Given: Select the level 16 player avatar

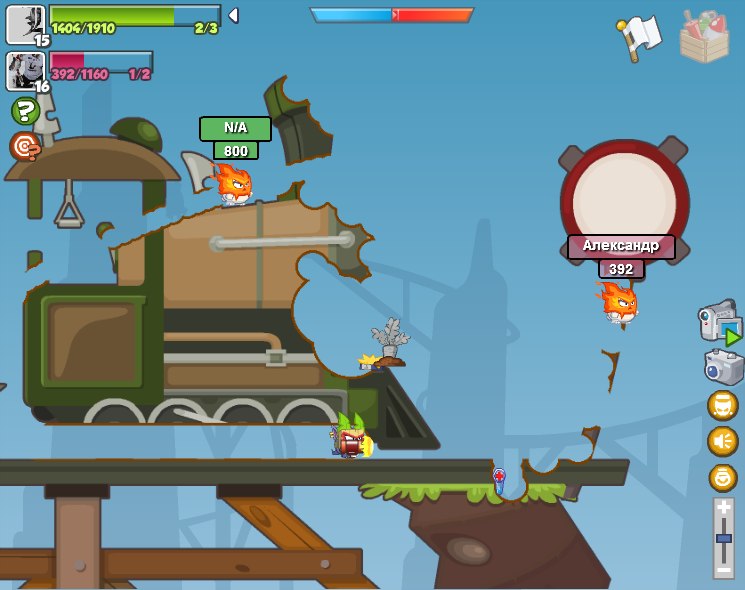Looking at the screenshot, I should pos(25,71).
